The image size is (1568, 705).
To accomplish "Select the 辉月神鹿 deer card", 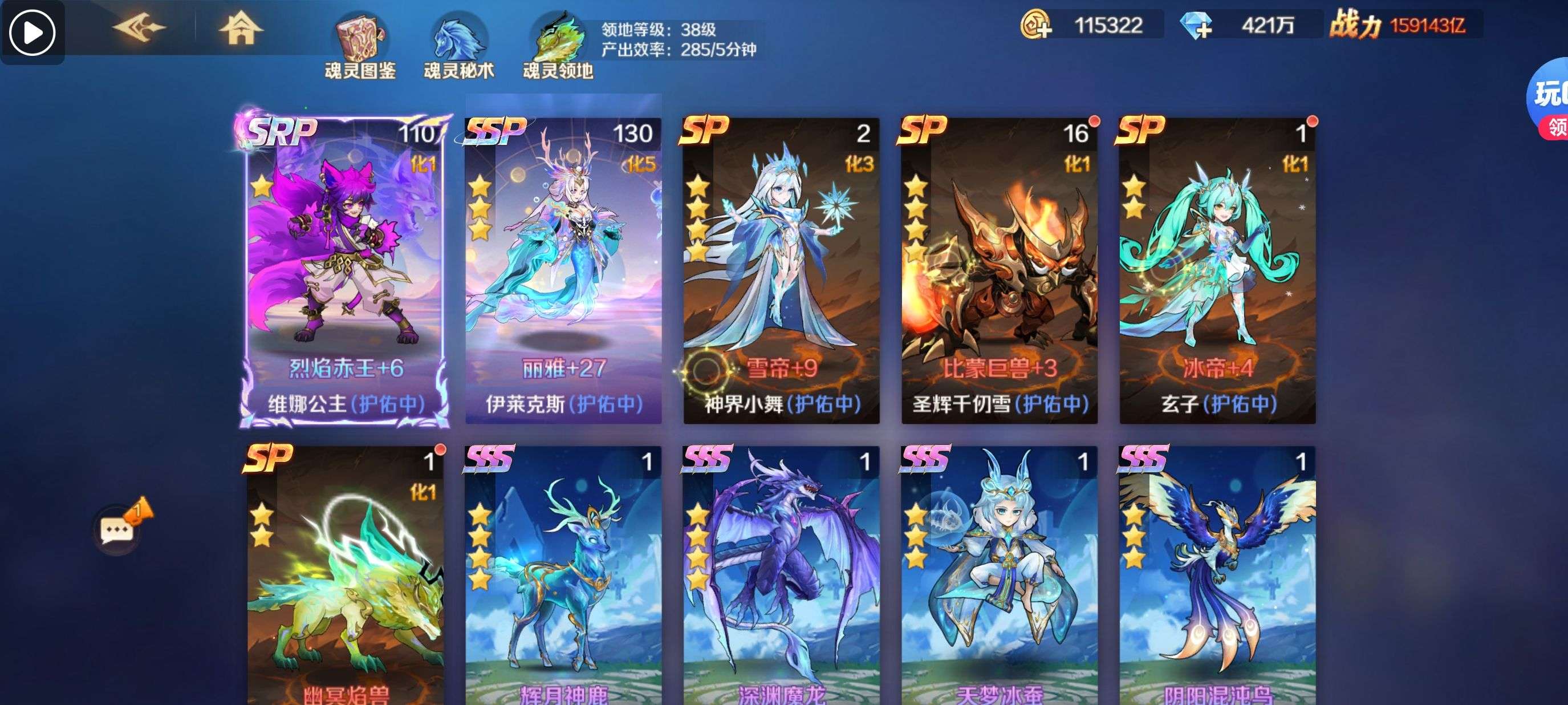I will (563, 578).
